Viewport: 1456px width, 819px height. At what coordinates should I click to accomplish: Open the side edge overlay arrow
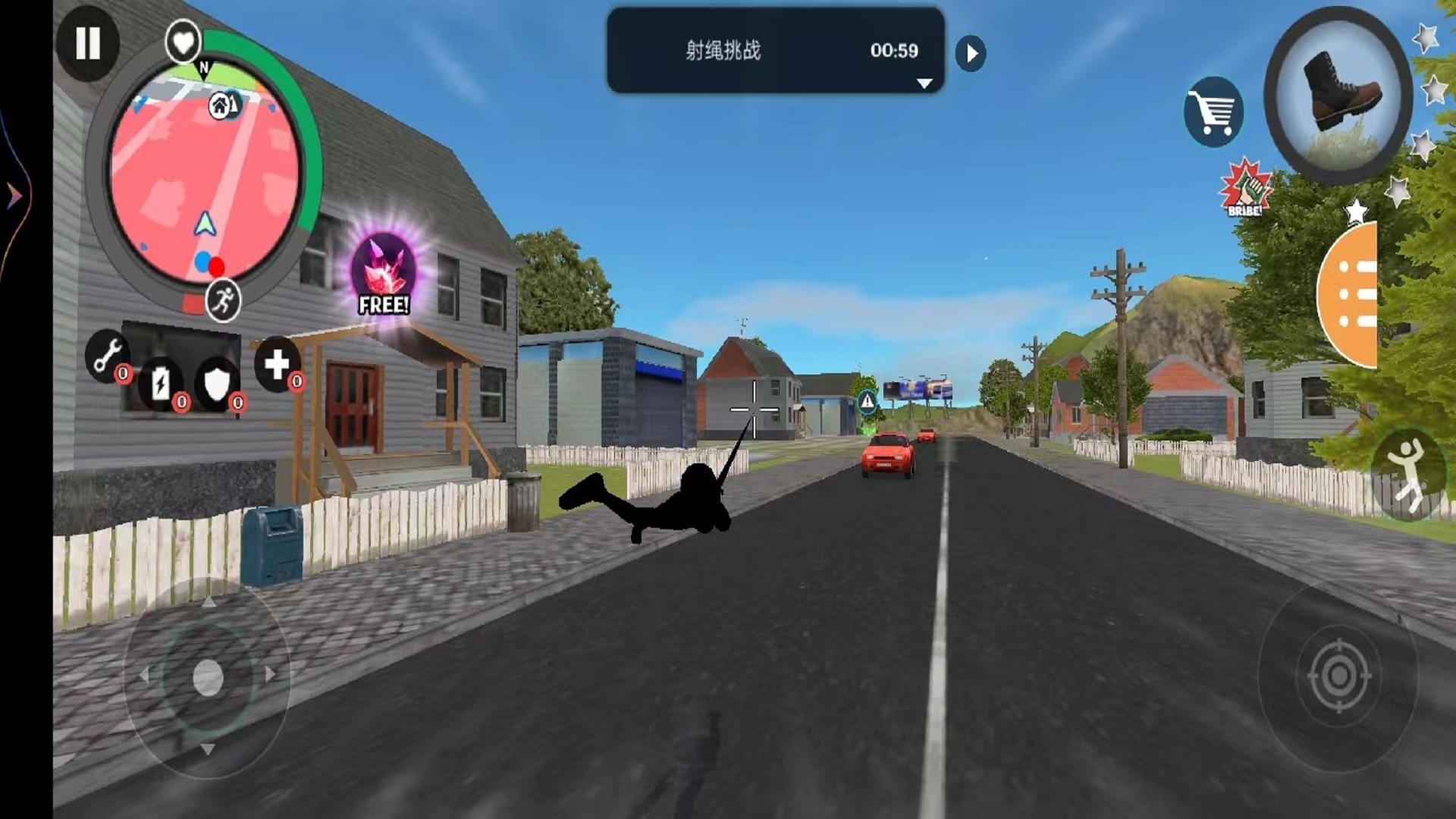[x=14, y=196]
